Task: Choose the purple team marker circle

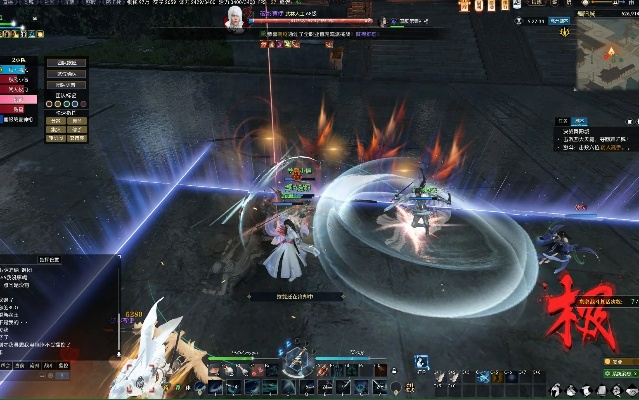Action: tap(85, 102)
